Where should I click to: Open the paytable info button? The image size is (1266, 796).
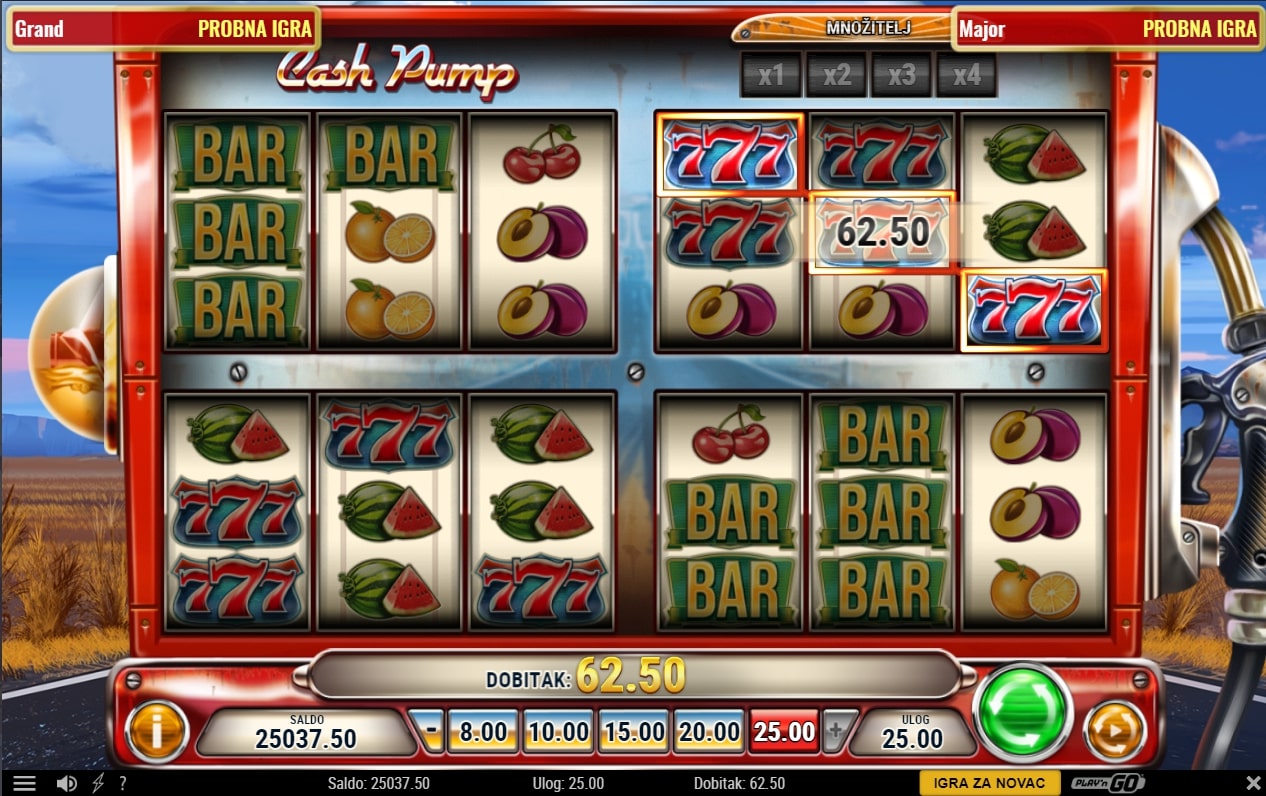[x=156, y=731]
